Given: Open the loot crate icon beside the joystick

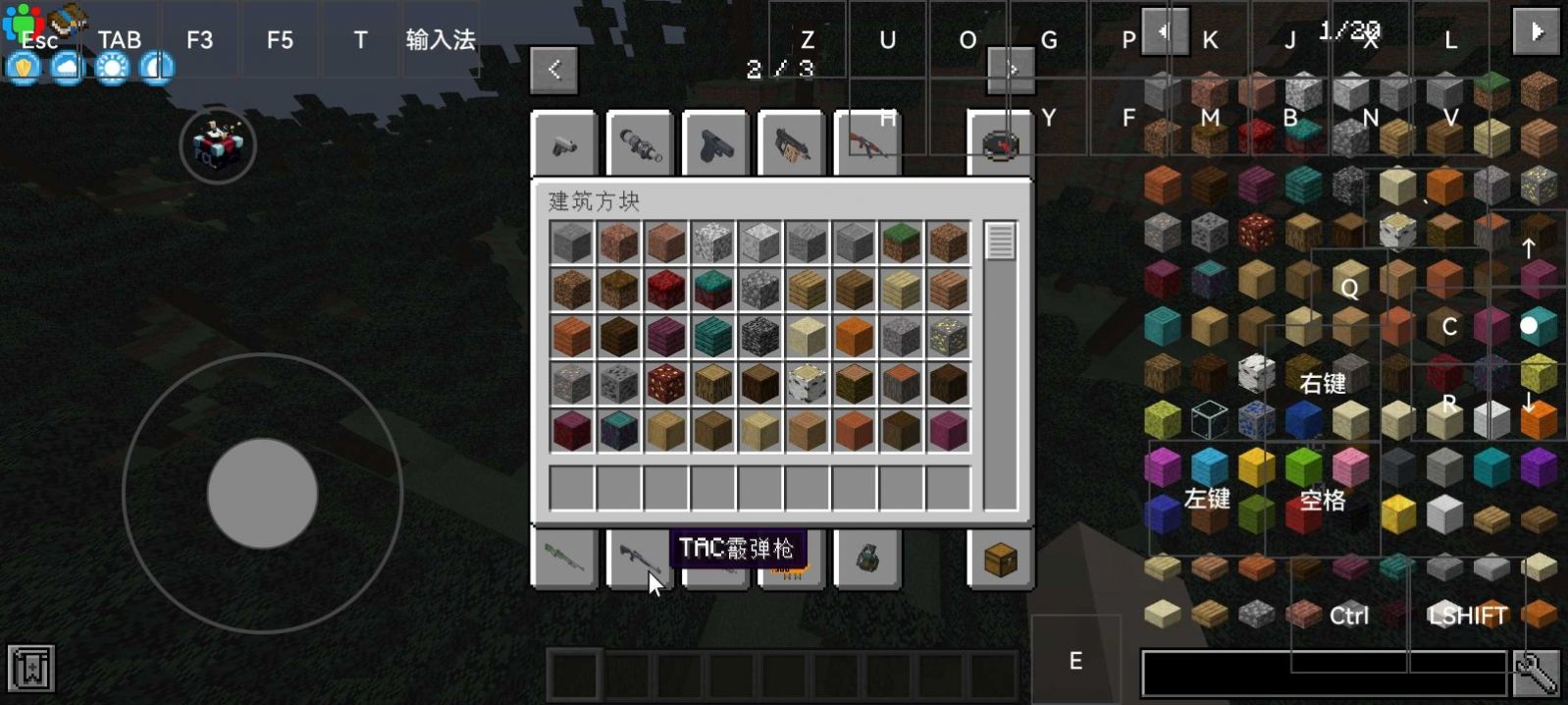Looking at the screenshot, I should (218, 145).
